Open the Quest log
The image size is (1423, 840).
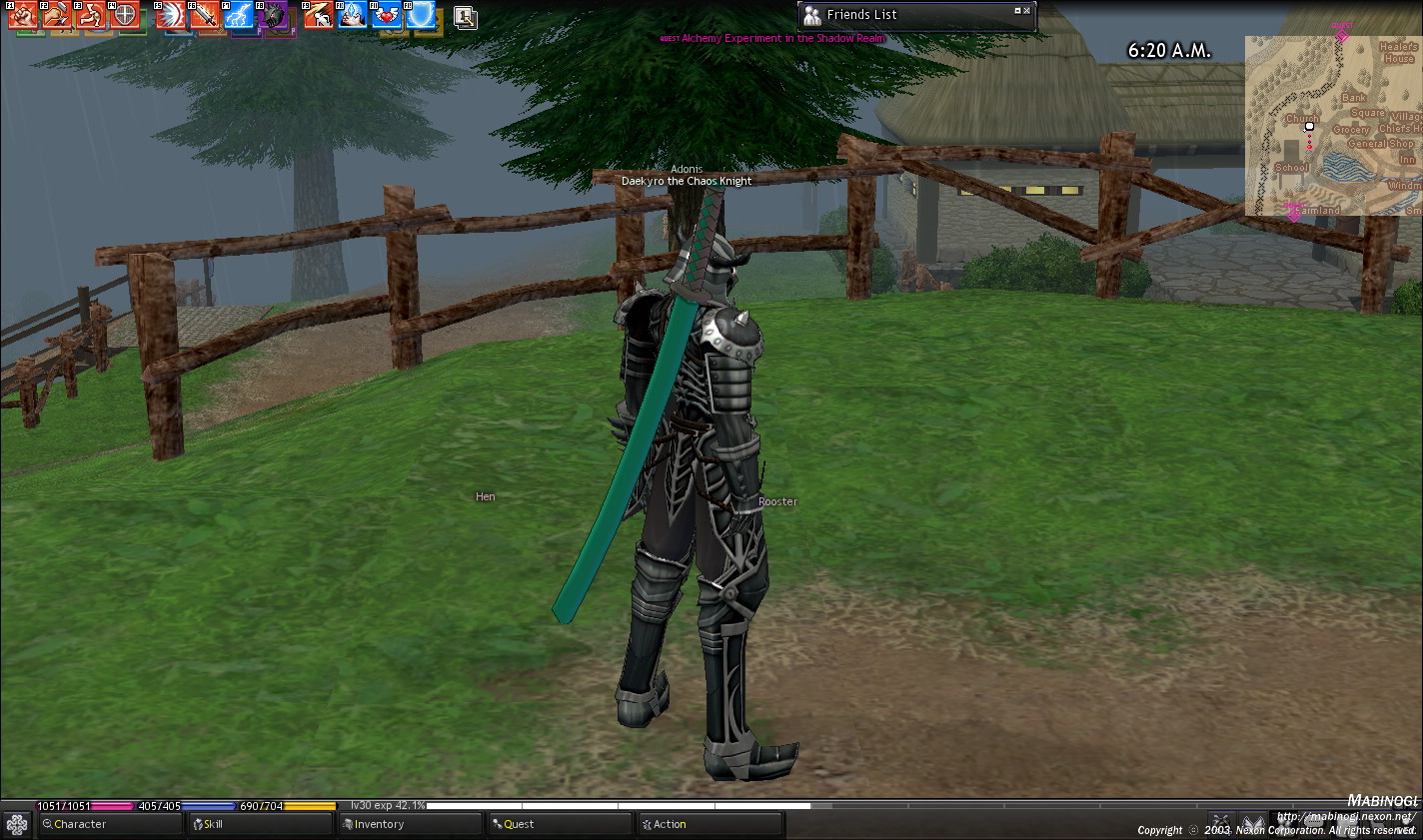point(559,824)
